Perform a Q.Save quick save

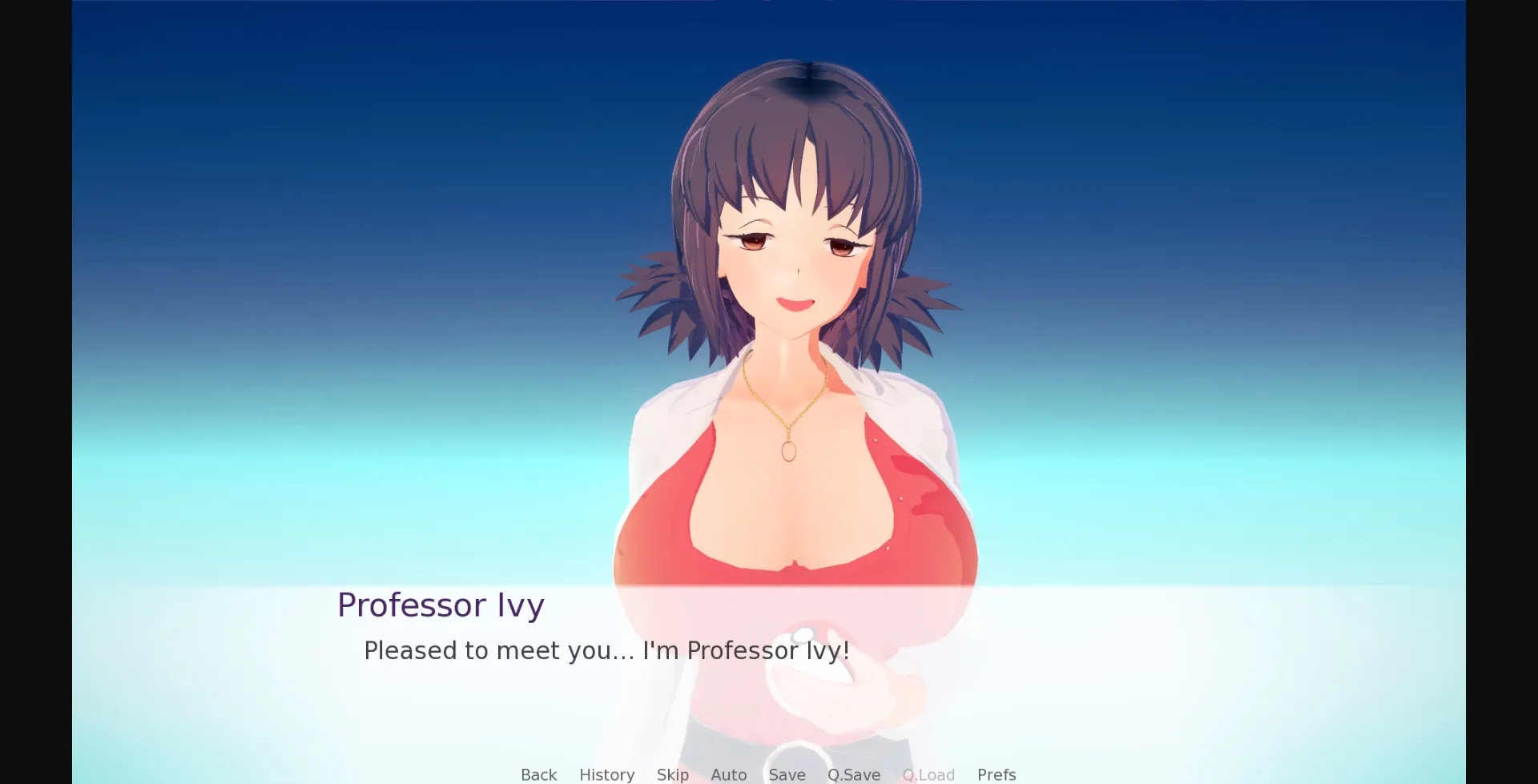(x=853, y=774)
